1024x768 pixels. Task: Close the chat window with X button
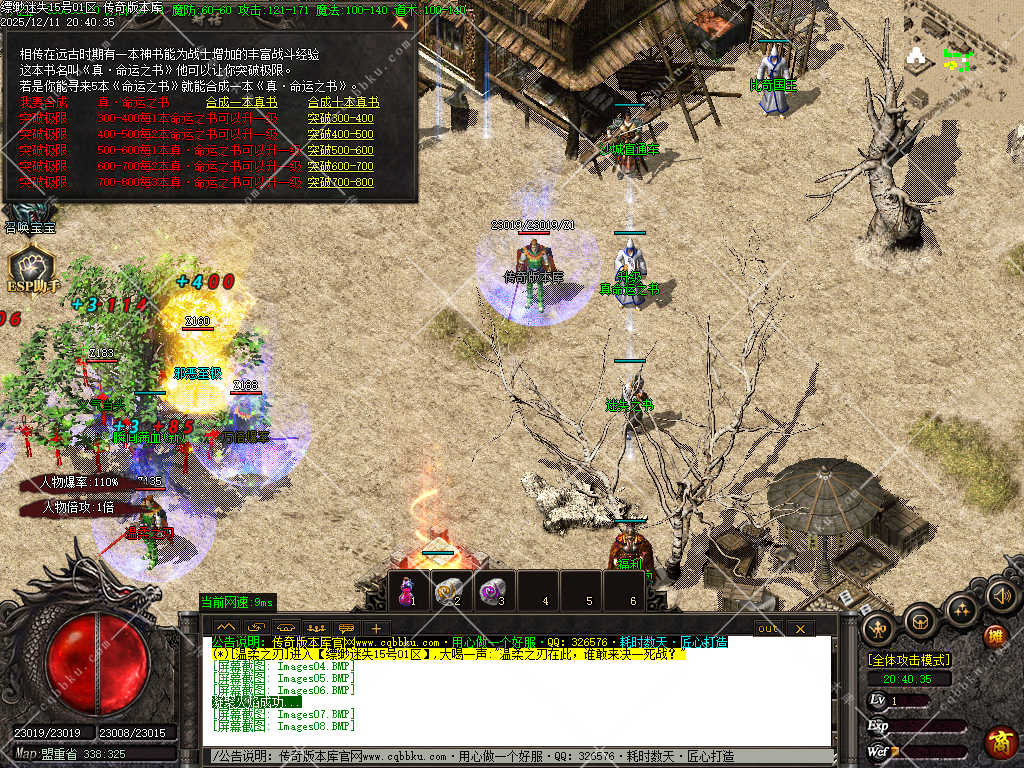point(799,628)
